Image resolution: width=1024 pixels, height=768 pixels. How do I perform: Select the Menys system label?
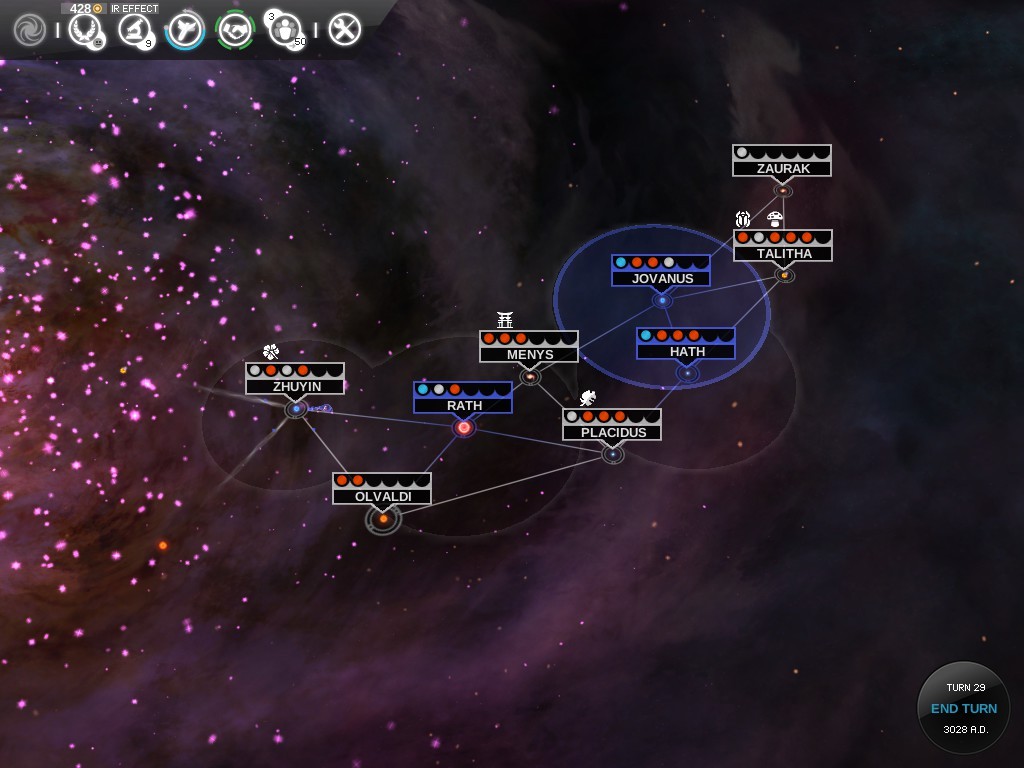pos(529,354)
